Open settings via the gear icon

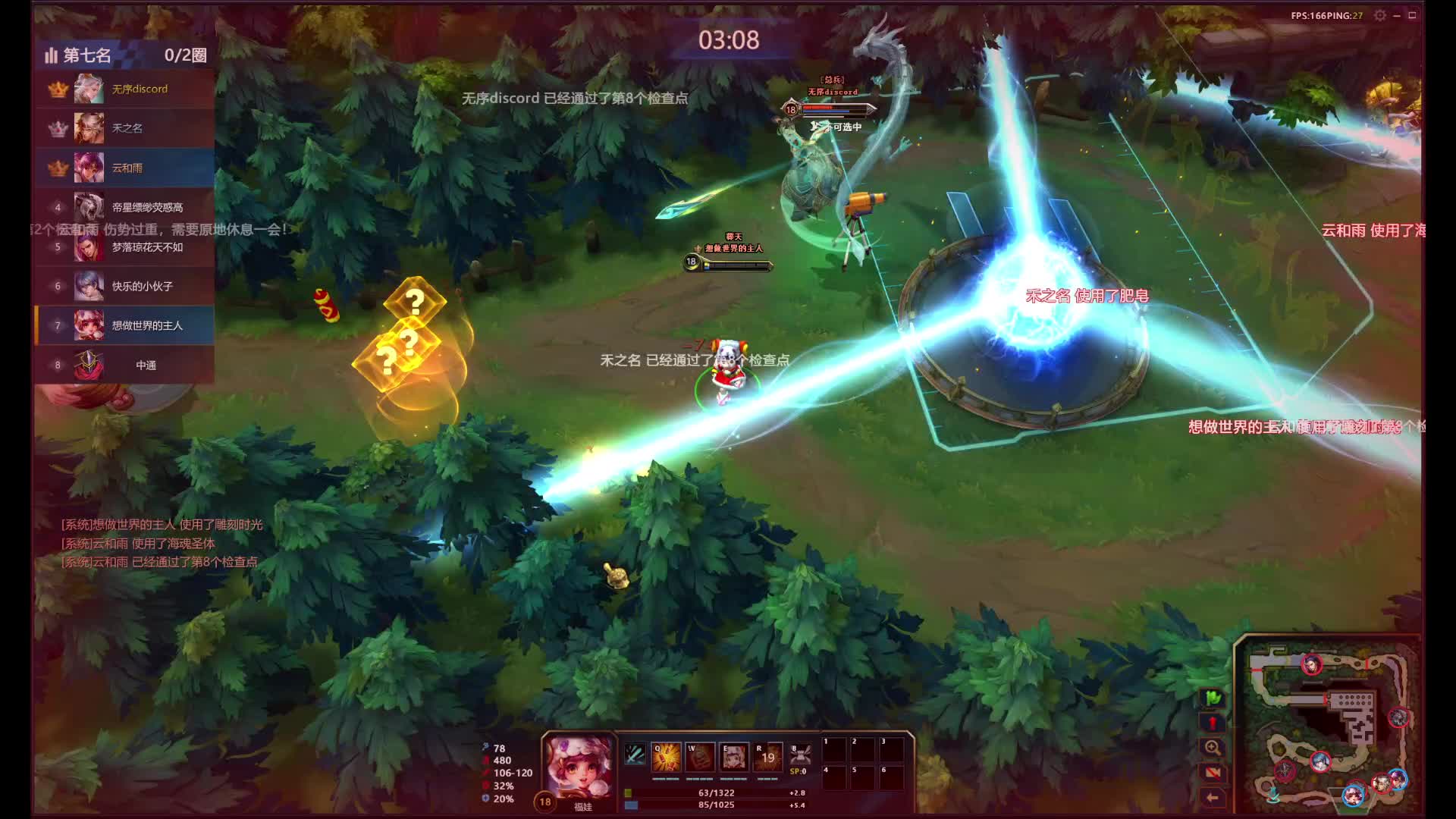(1380, 16)
